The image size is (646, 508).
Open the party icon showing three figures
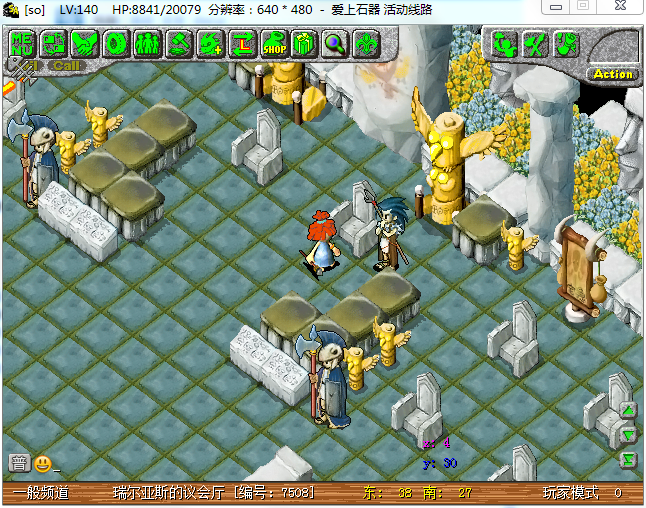click(147, 43)
